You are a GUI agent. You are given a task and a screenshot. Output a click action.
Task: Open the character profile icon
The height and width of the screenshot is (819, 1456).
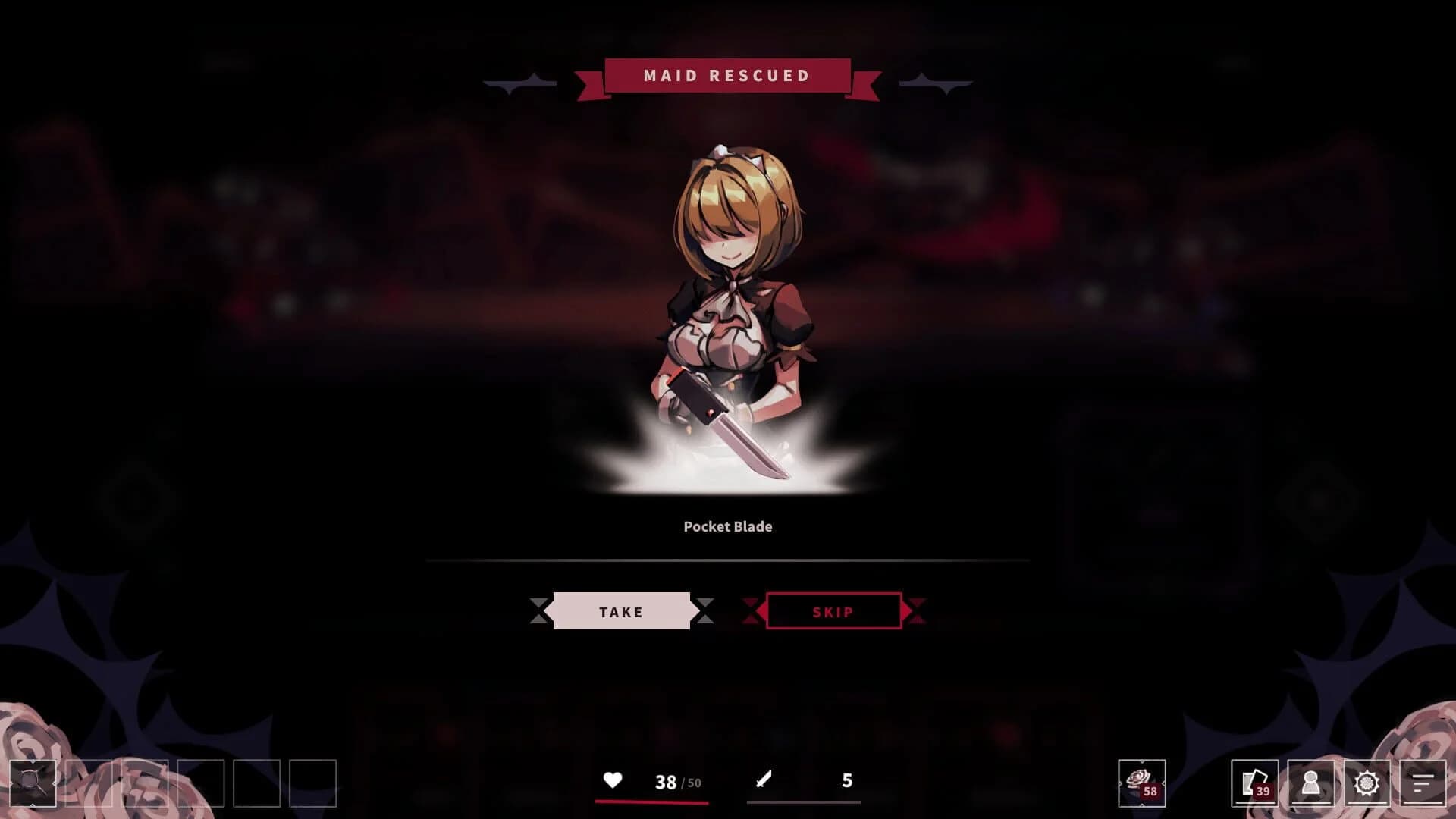1311,783
